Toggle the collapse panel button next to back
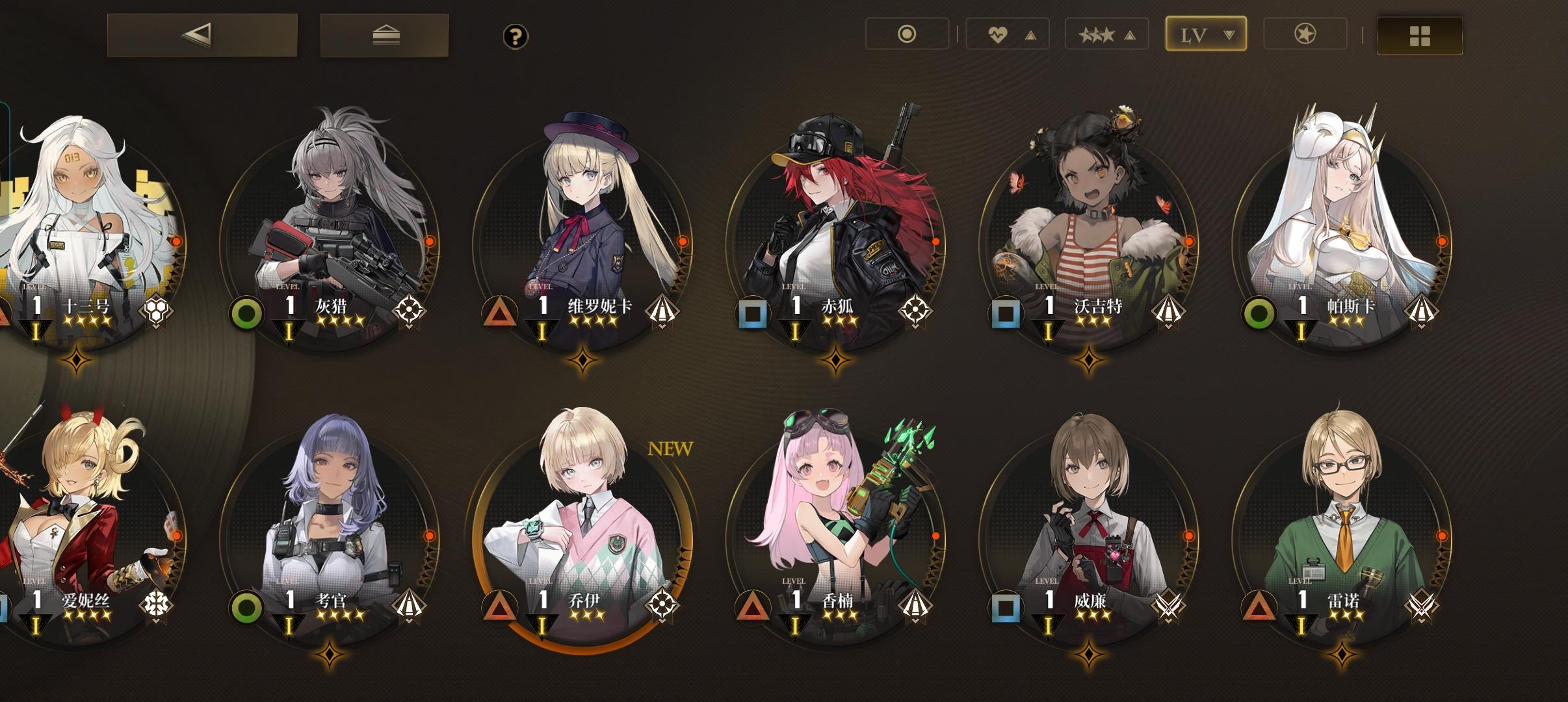Viewport: 1568px width, 702px height. tap(385, 36)
